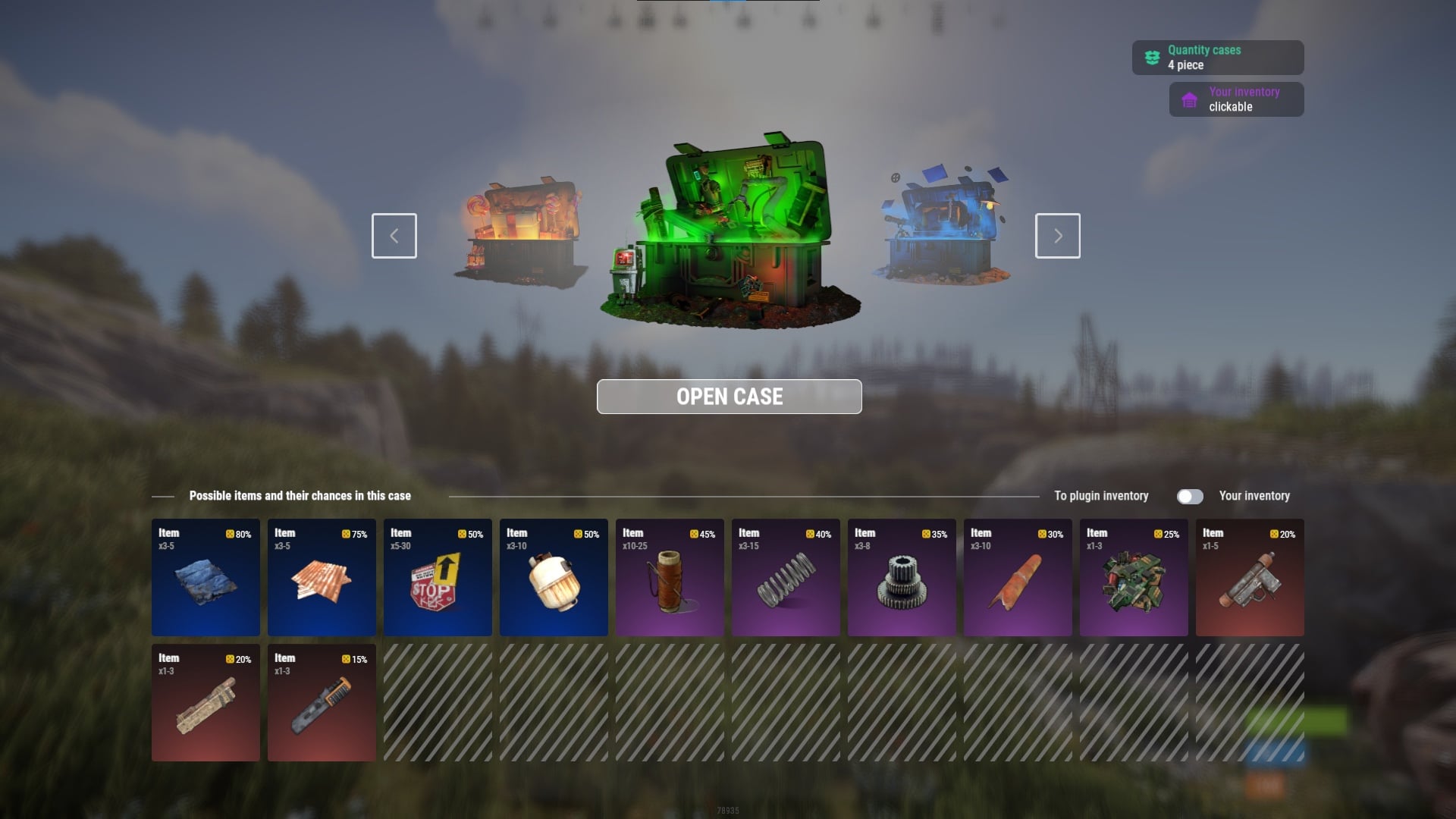
Task: Pick the stop road sign item
Action: tap(438, 577)
